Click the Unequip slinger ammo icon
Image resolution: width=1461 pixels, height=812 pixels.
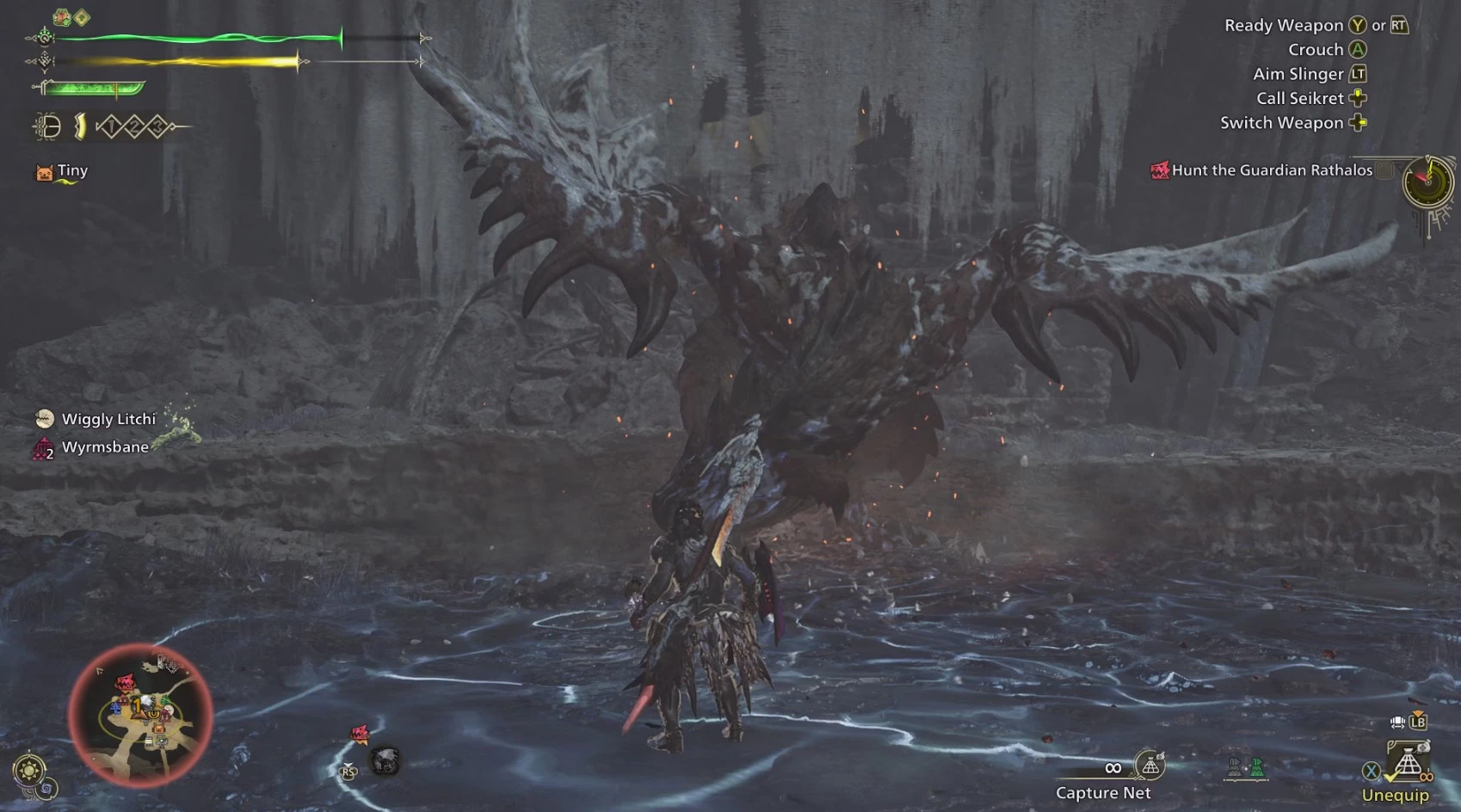(x=1408, y=764)
